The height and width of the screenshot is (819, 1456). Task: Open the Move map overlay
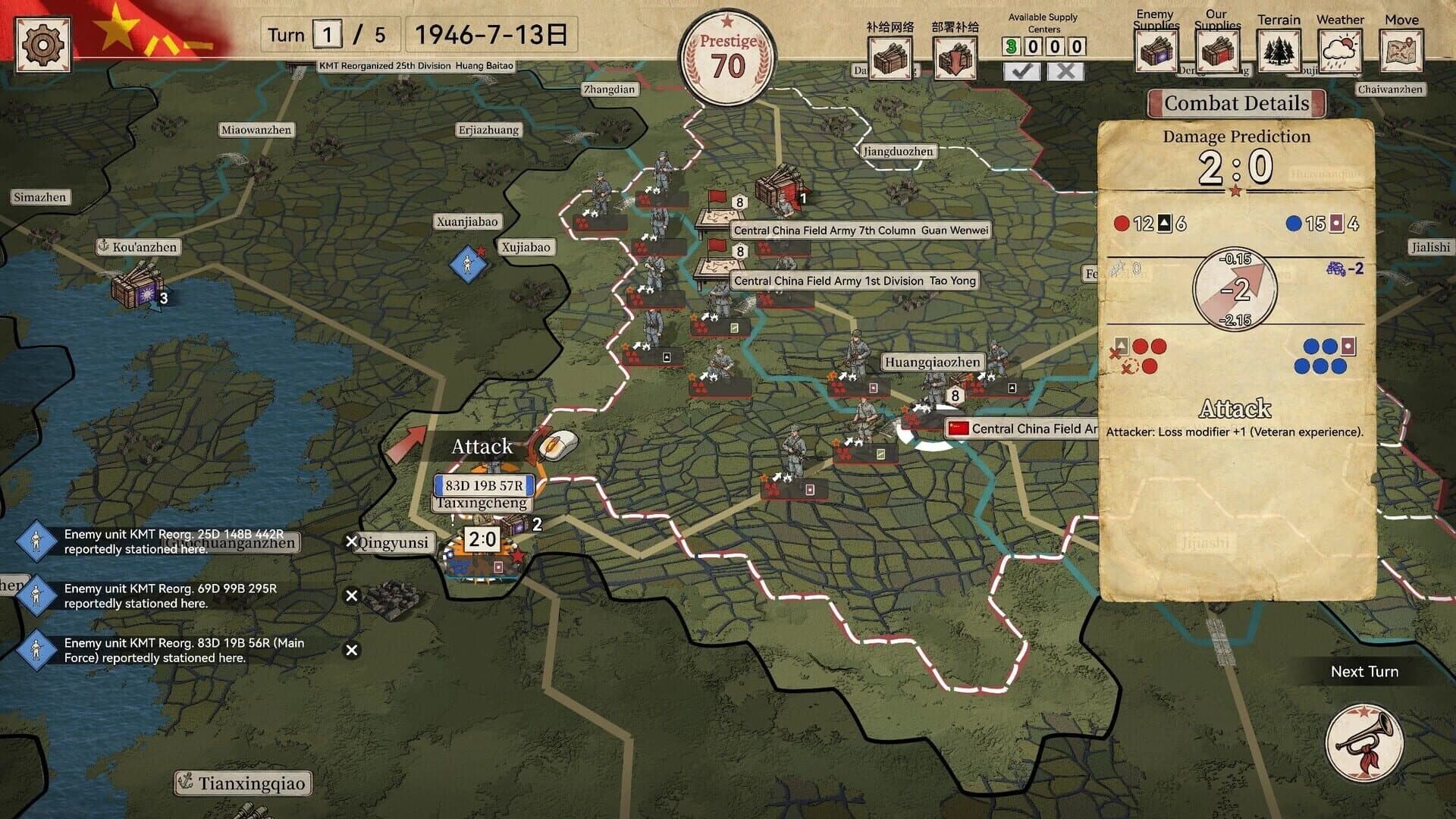(x=1401, y=51)
